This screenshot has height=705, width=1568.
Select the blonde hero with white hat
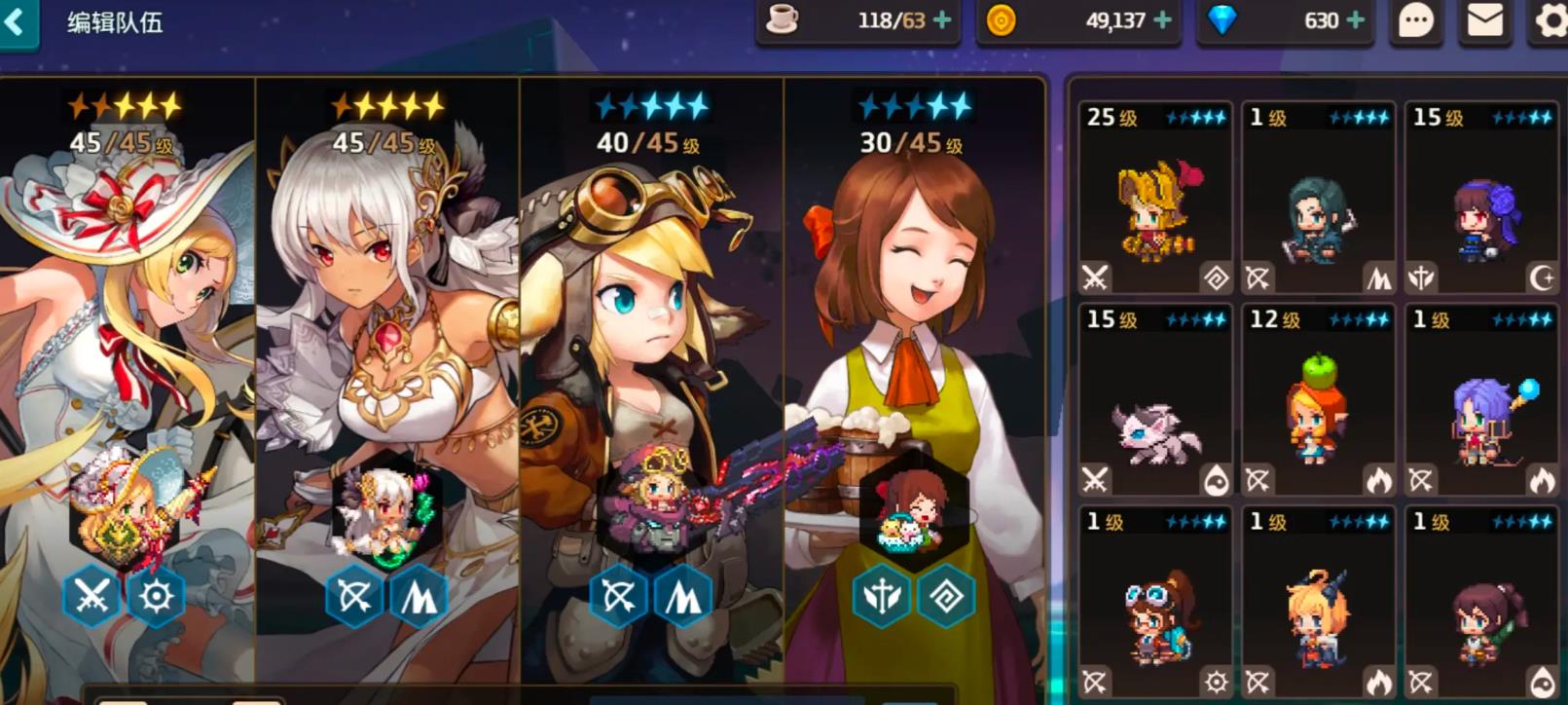[127, 370]
